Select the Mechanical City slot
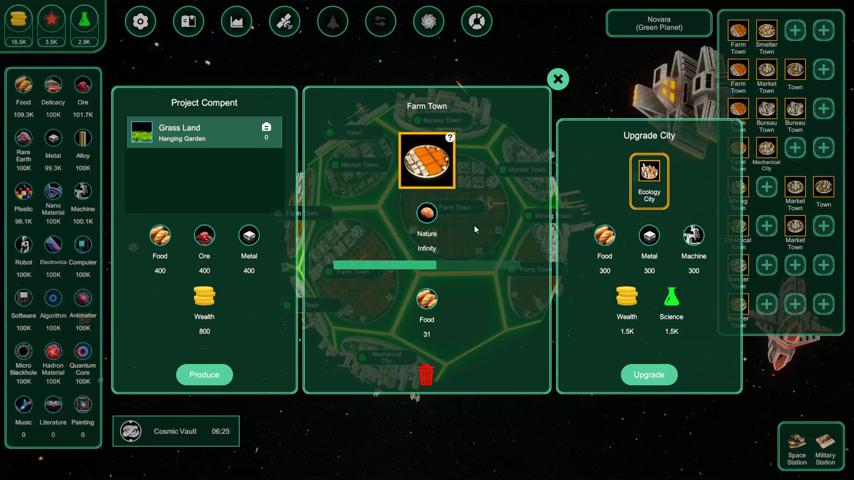 click(x=767, y=152)
